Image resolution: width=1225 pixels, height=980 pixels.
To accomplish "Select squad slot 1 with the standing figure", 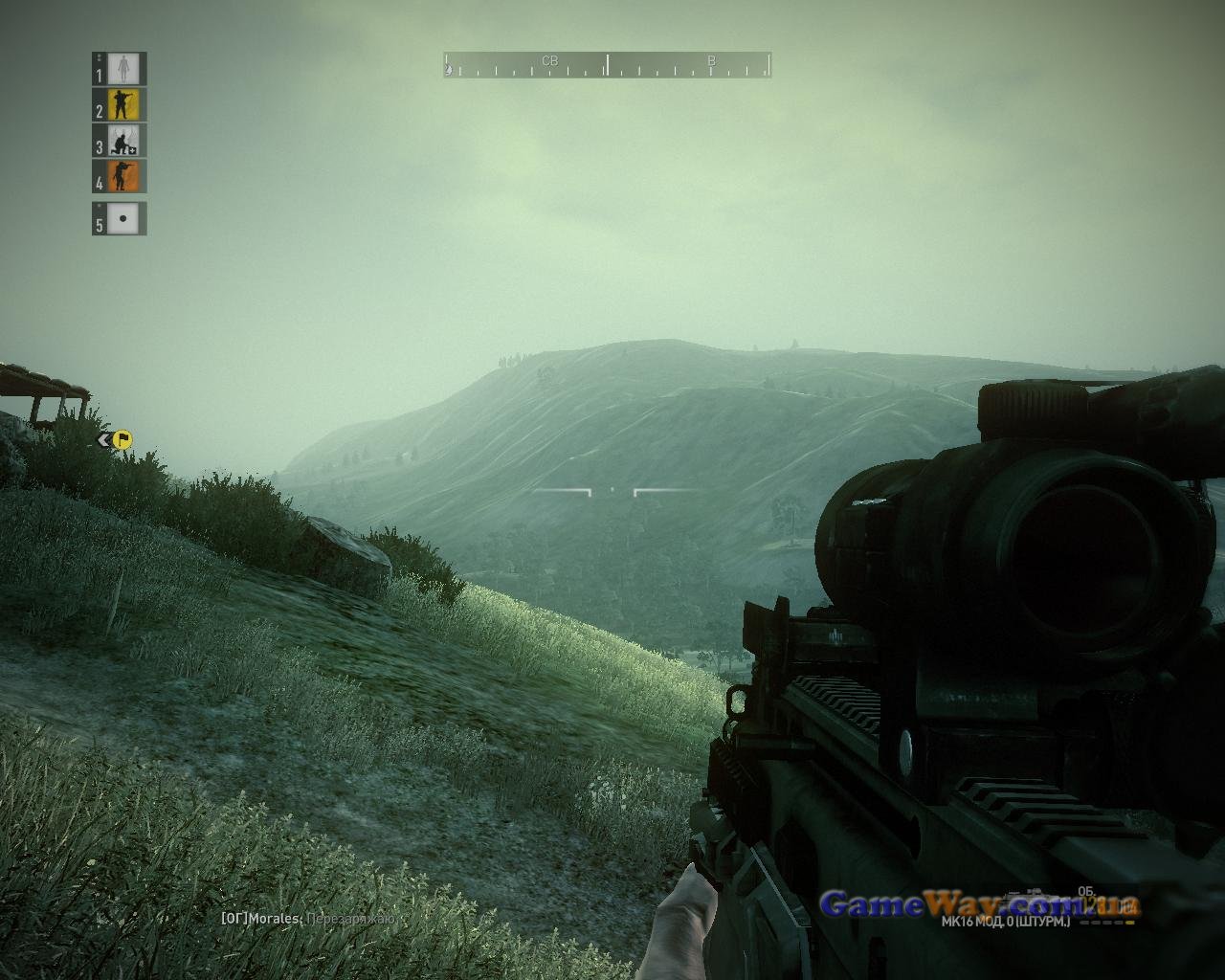I will pyautogui.click(x=123, y=69).
